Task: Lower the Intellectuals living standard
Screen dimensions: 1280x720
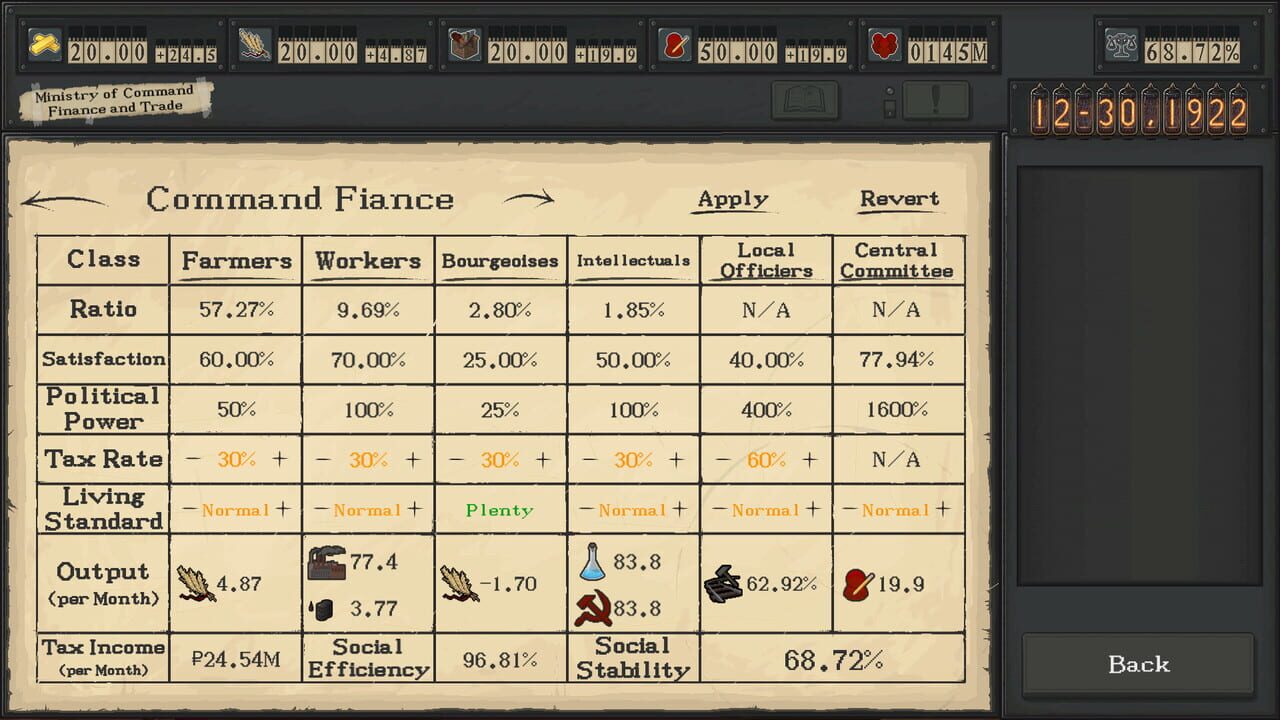Action: (x=584, y=509)
